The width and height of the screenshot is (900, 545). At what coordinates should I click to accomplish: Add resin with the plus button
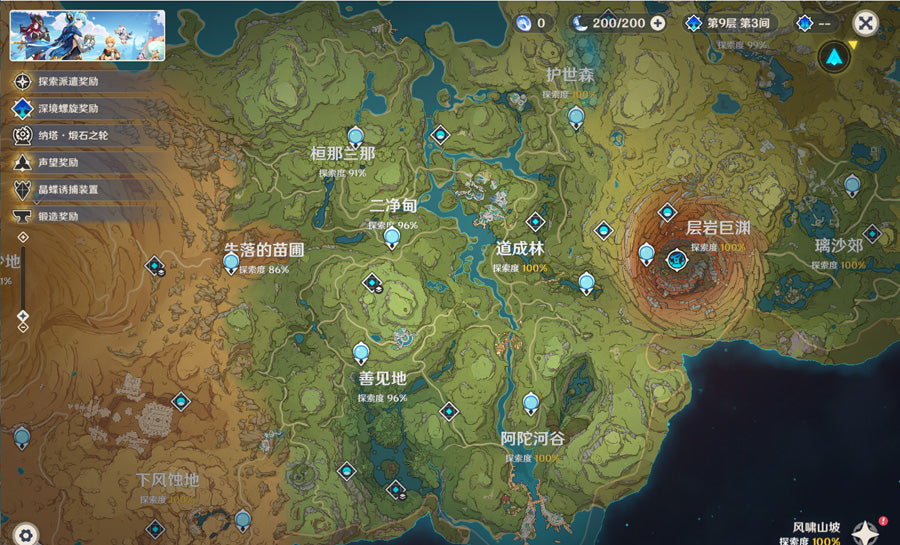pos(657,23)
